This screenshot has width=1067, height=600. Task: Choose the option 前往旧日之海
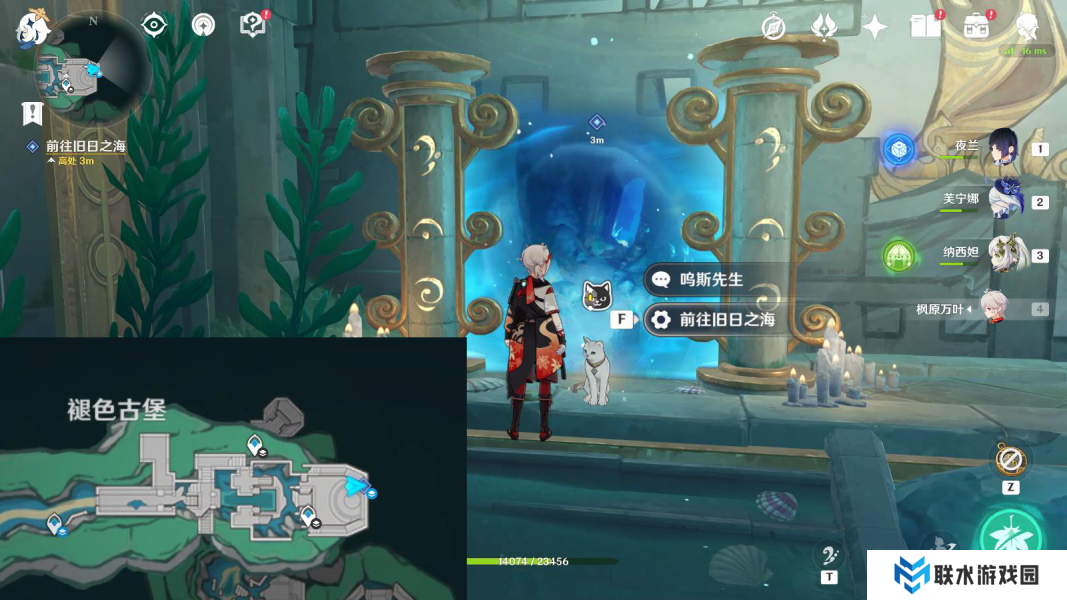click(715, 320)
